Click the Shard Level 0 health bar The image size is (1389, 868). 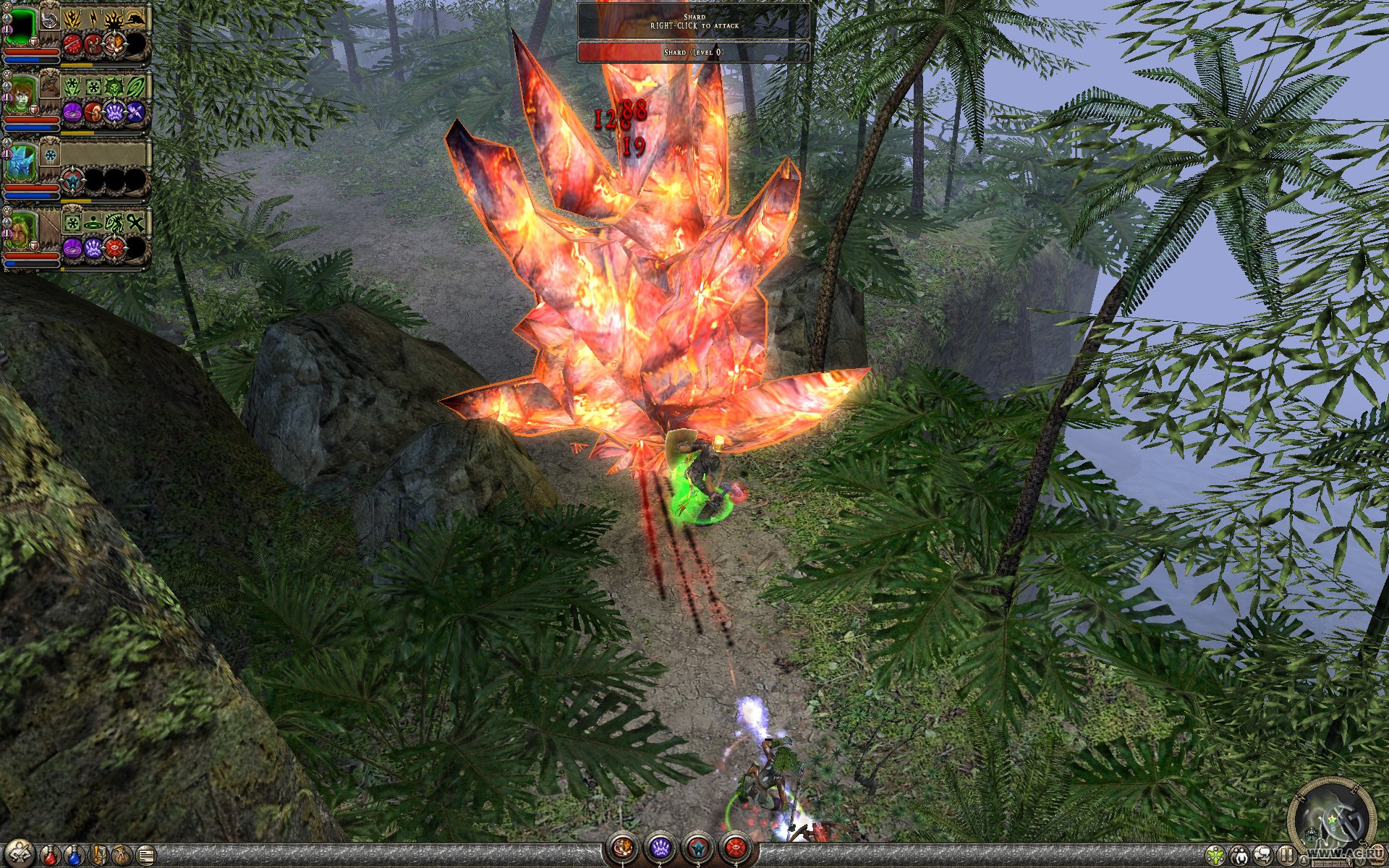694,52
